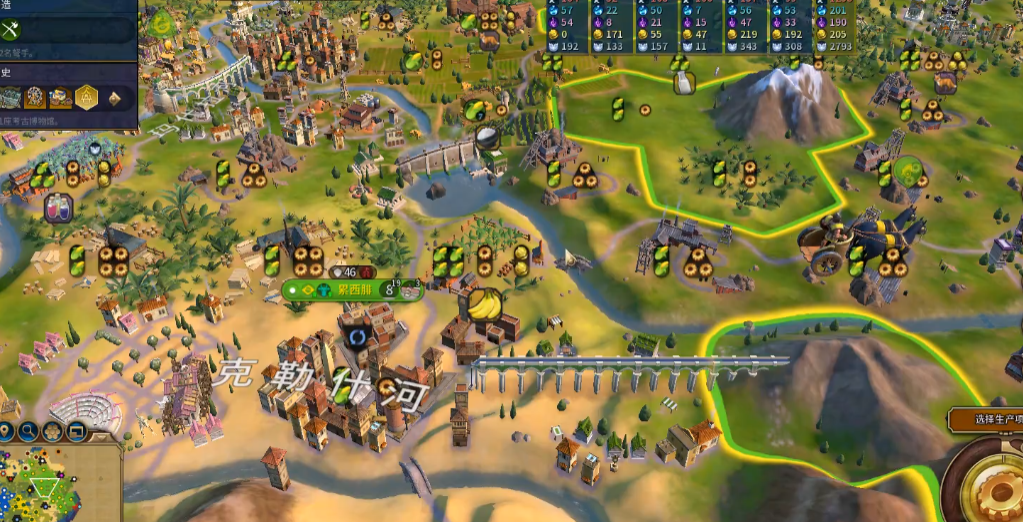The height and width of the screenshot is (522, 1023).
Task: Toggle the hex grid map option
Action: [x=51, y=432]
